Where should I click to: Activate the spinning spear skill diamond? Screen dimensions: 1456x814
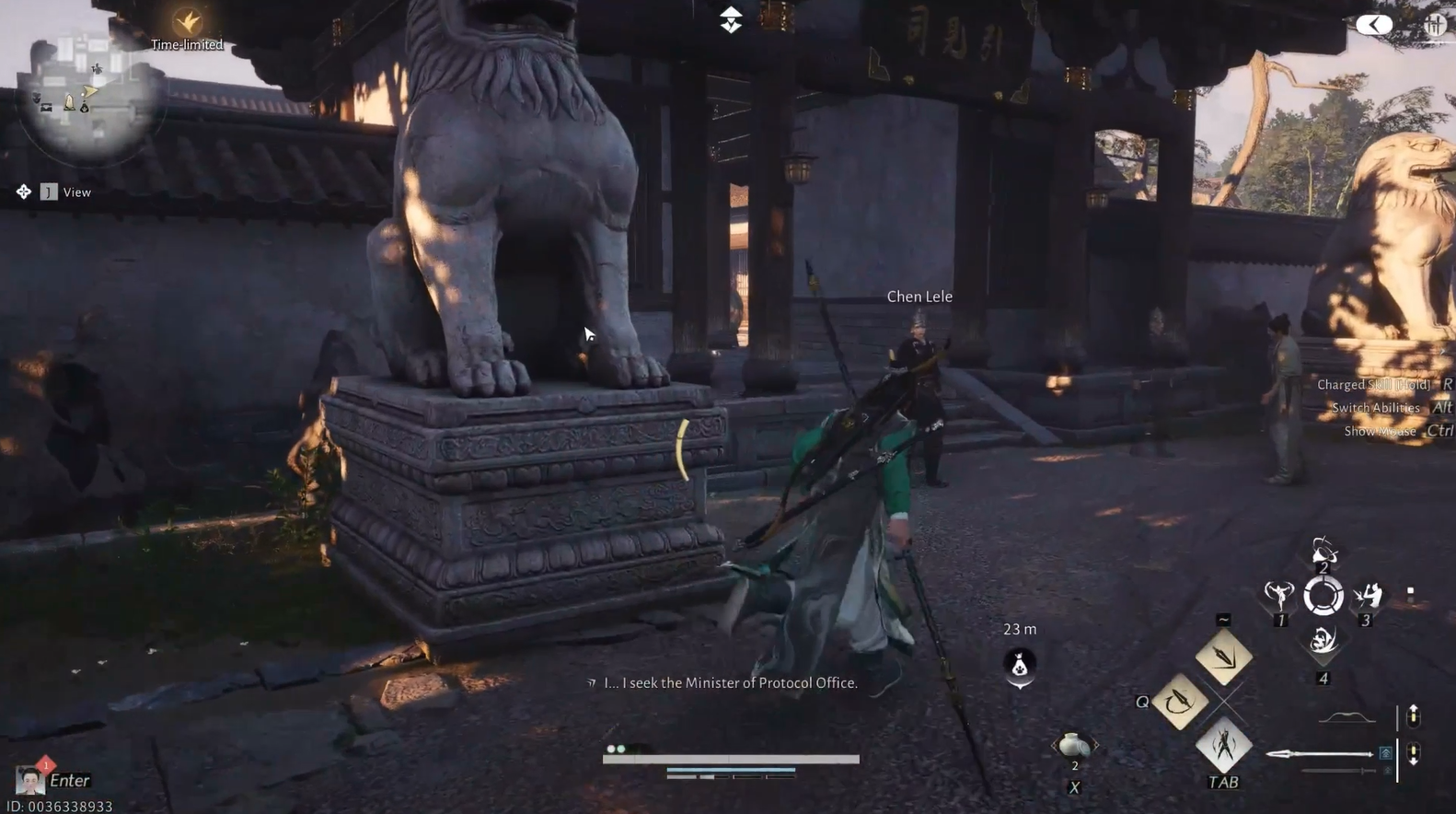(1179, 702)
